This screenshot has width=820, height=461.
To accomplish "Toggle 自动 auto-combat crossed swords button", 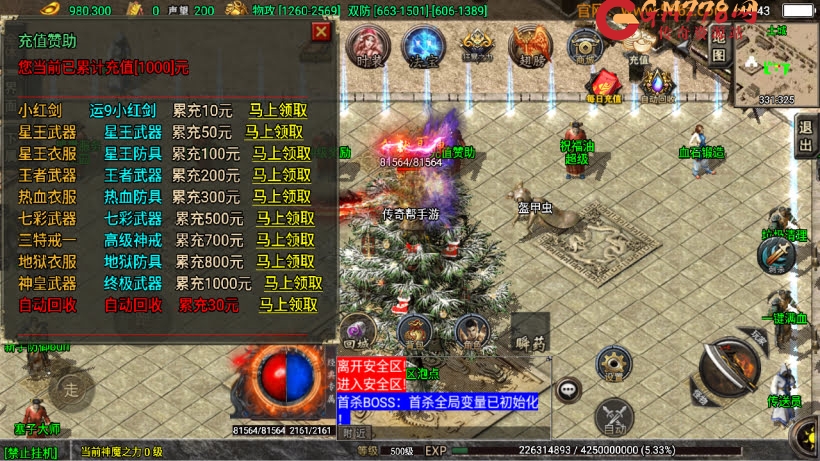I will pyautogui.click(x=613, y=418).
